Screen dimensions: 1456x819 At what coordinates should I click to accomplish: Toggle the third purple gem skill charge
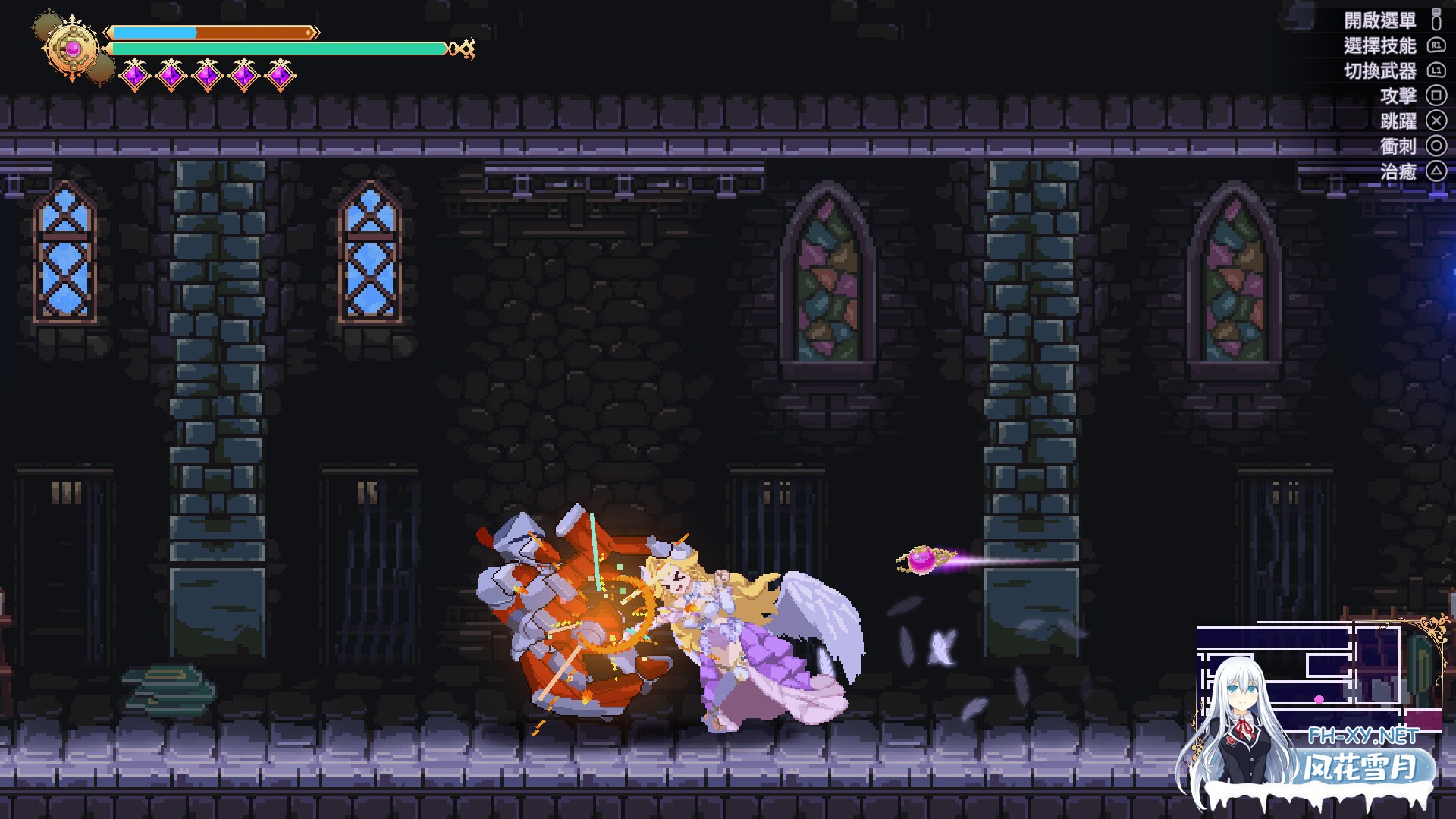pos(209,74)
